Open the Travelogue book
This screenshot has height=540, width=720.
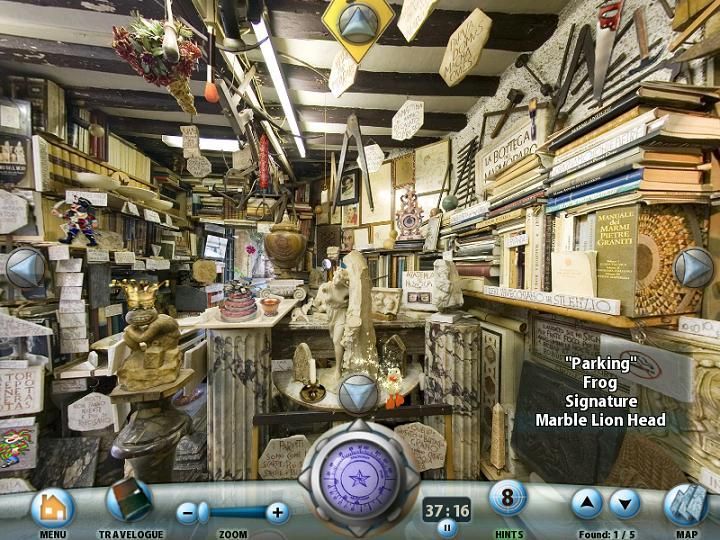point(129,501)
